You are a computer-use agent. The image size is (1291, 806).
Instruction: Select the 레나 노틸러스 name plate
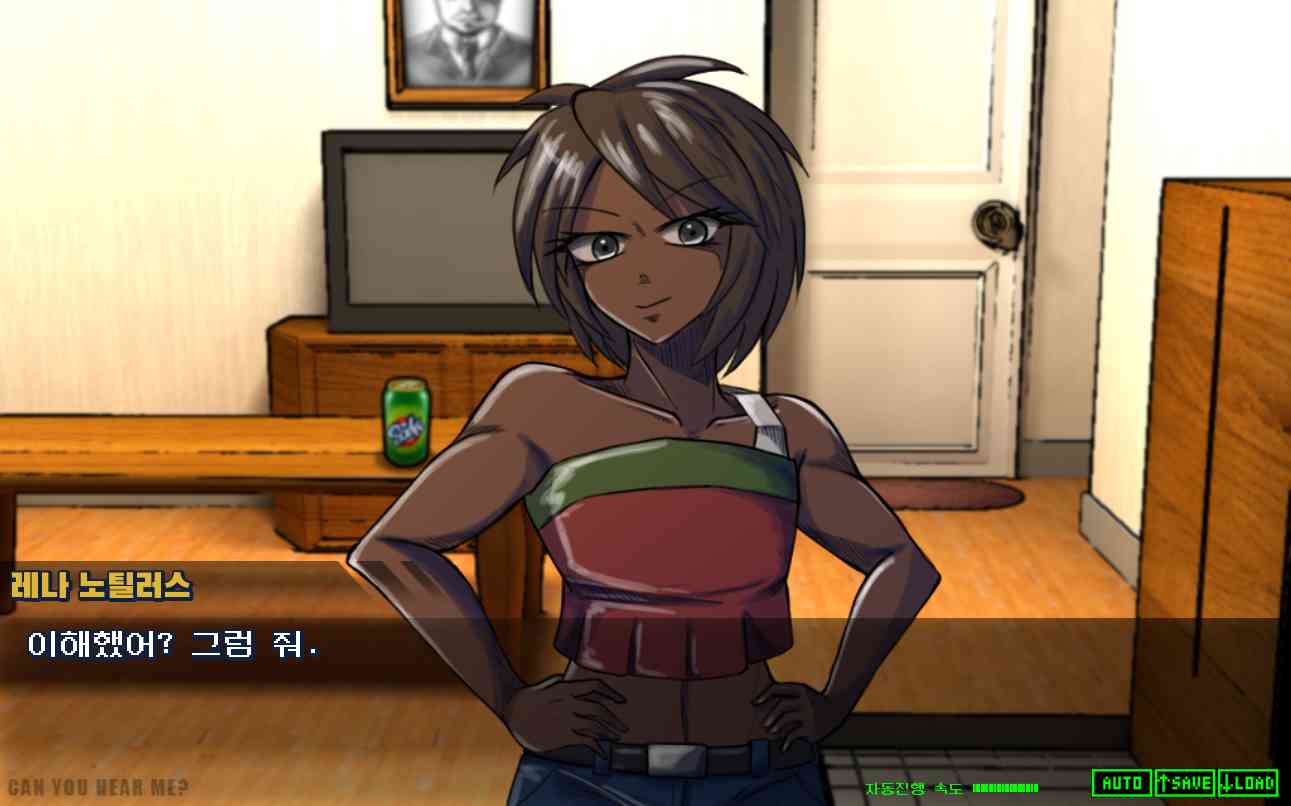click(100, 586)
